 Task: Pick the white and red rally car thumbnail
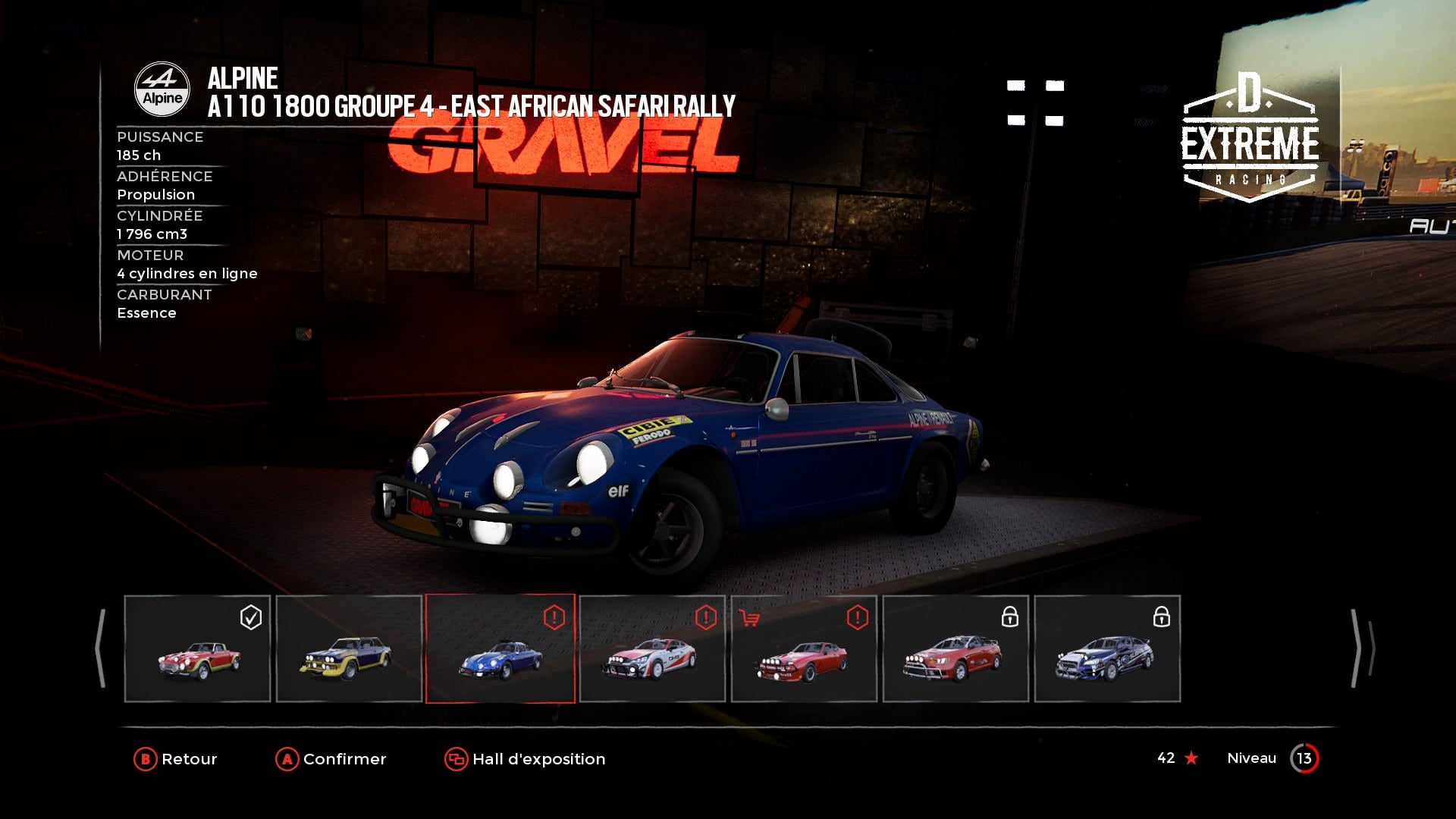click(652, 649)
